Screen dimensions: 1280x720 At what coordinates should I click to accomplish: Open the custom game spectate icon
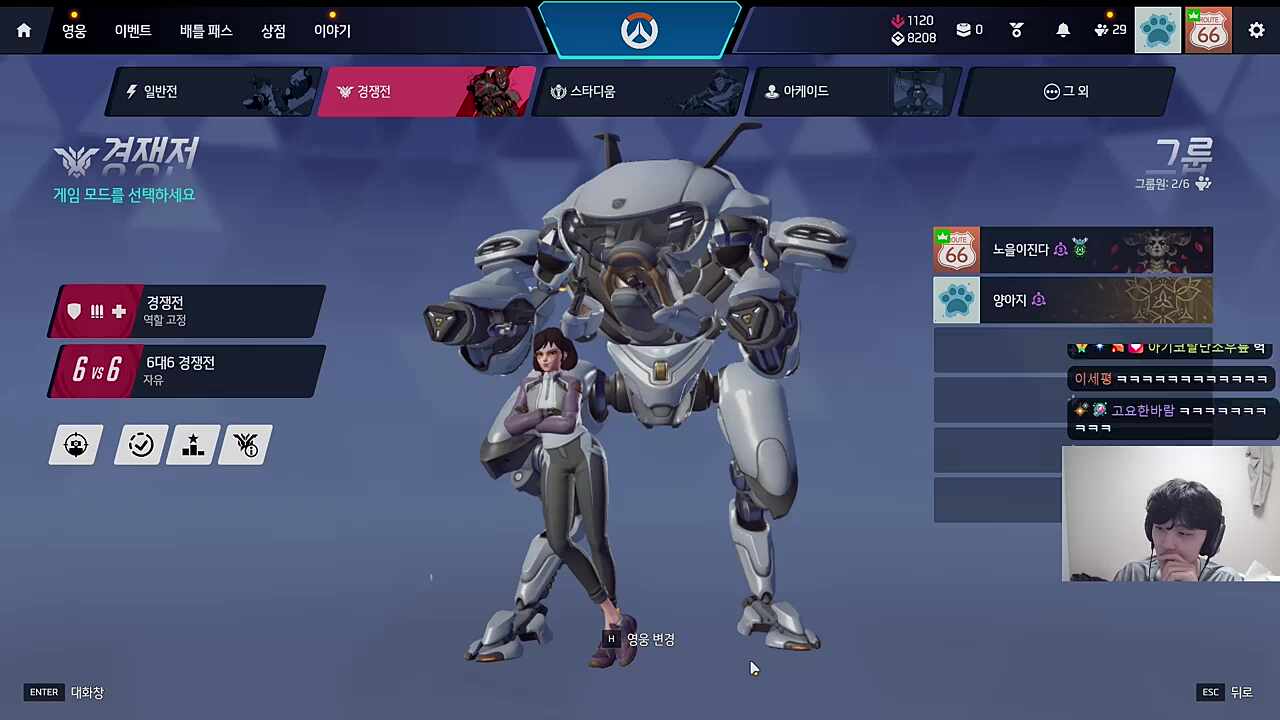coord(76,445)
